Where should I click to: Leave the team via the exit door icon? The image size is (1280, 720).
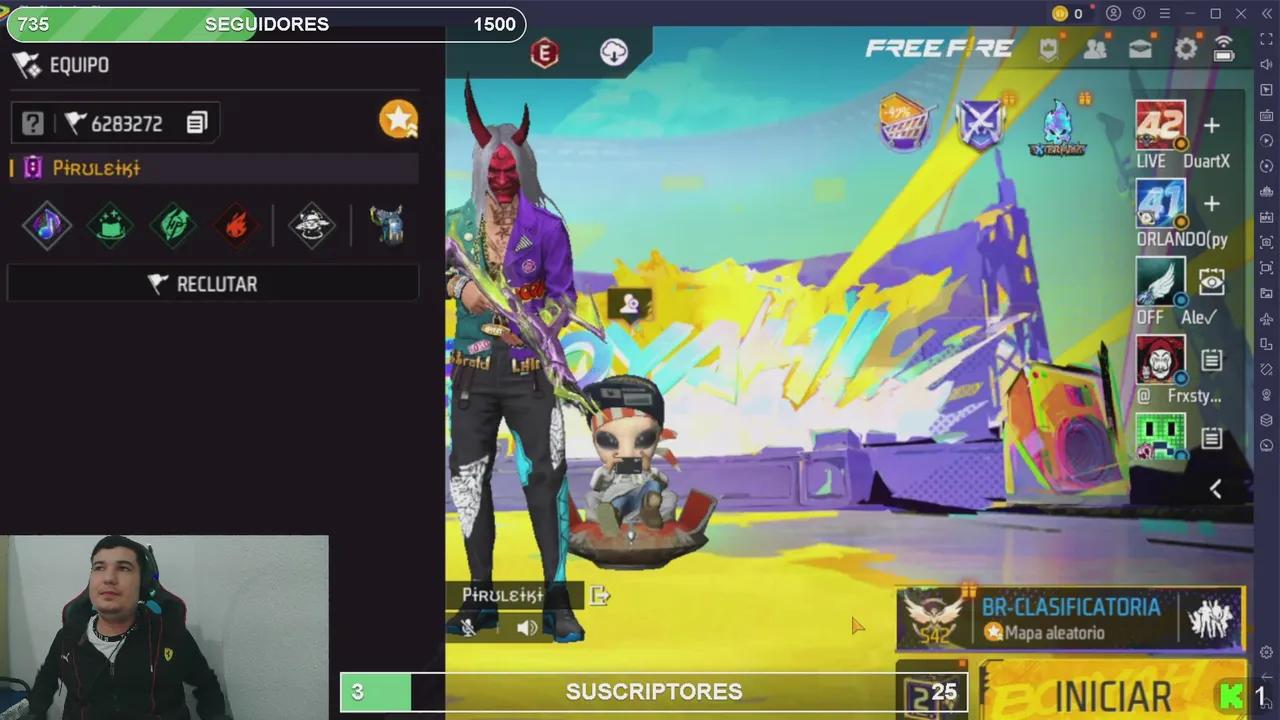coord(600,595)
